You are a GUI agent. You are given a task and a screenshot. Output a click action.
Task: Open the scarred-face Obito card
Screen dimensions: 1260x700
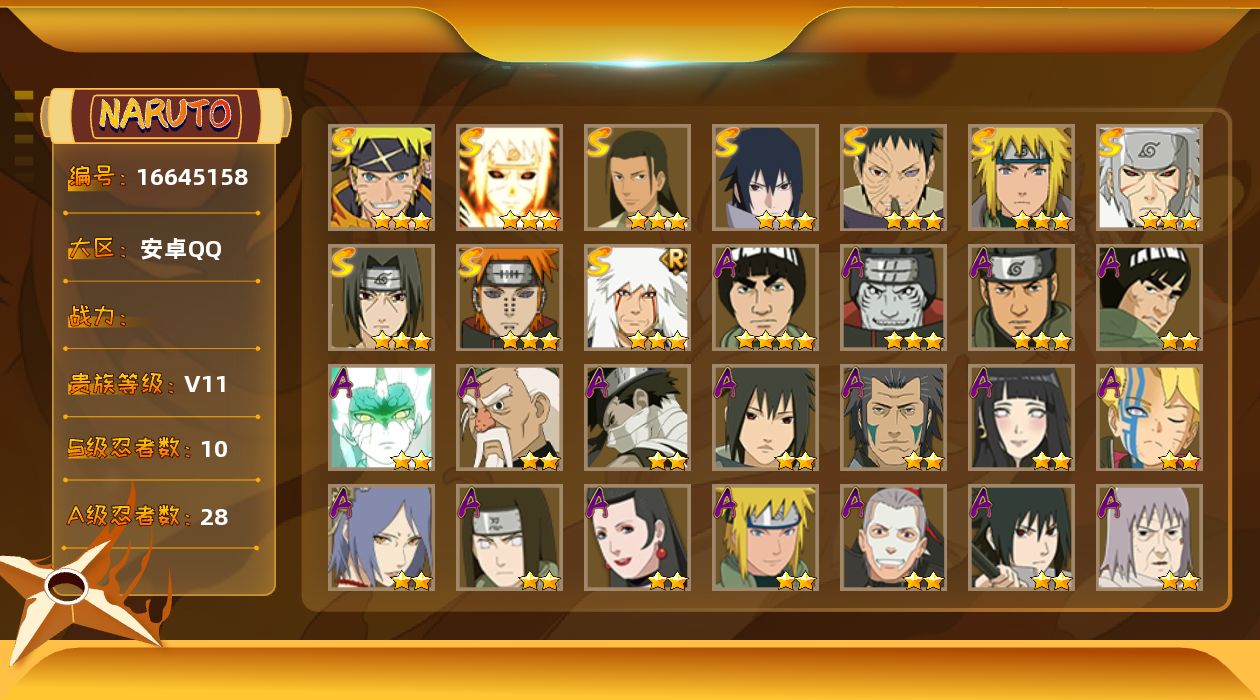coord(893,178)
